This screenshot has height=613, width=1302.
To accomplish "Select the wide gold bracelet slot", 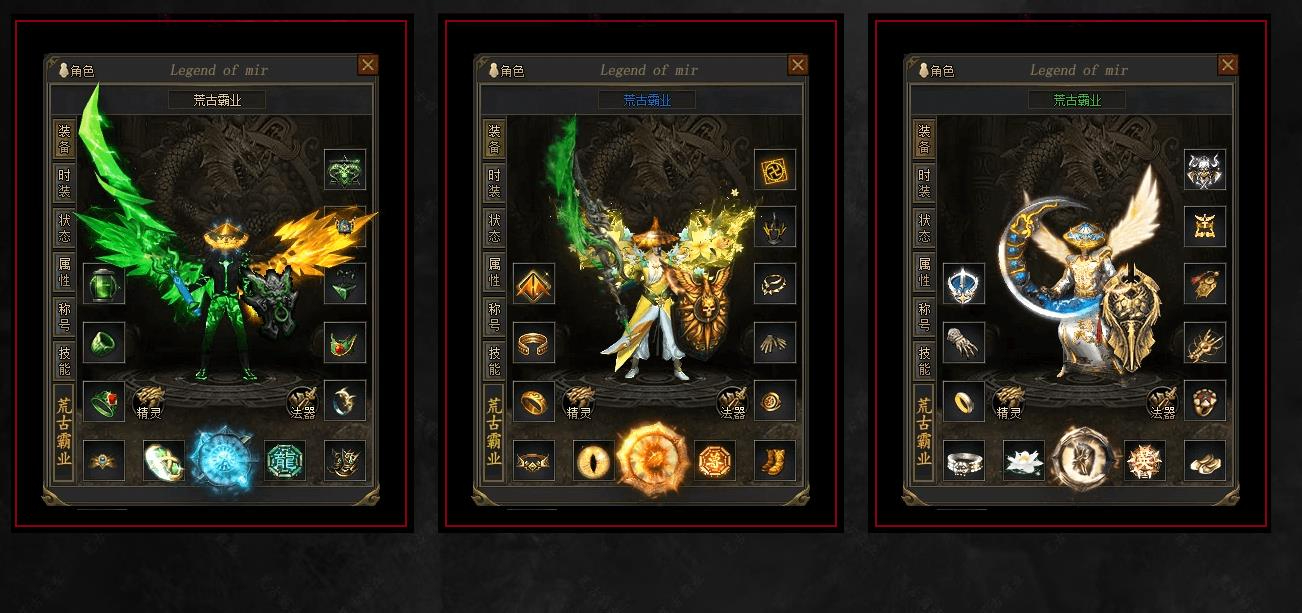I will point(534,343).
